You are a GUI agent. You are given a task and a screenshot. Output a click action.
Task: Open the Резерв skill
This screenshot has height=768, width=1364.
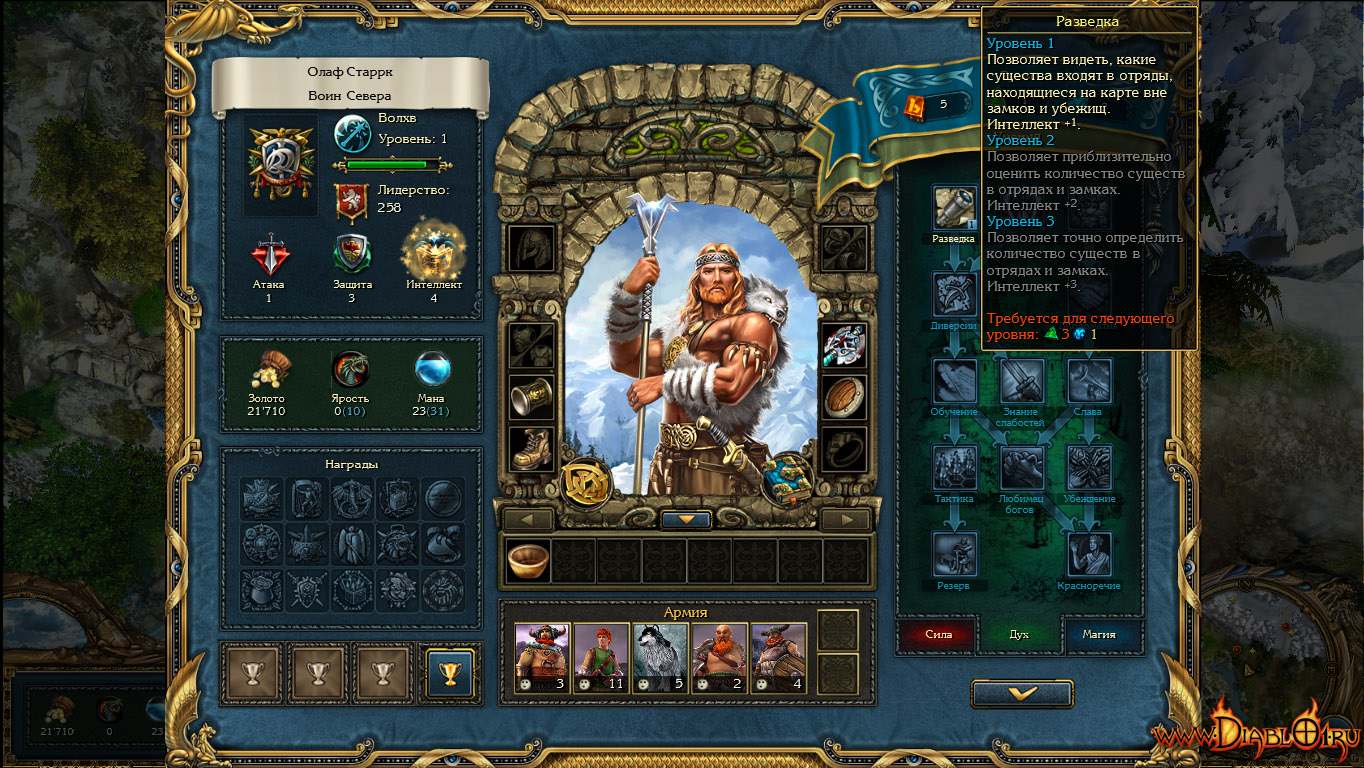(x=954, y=554)
